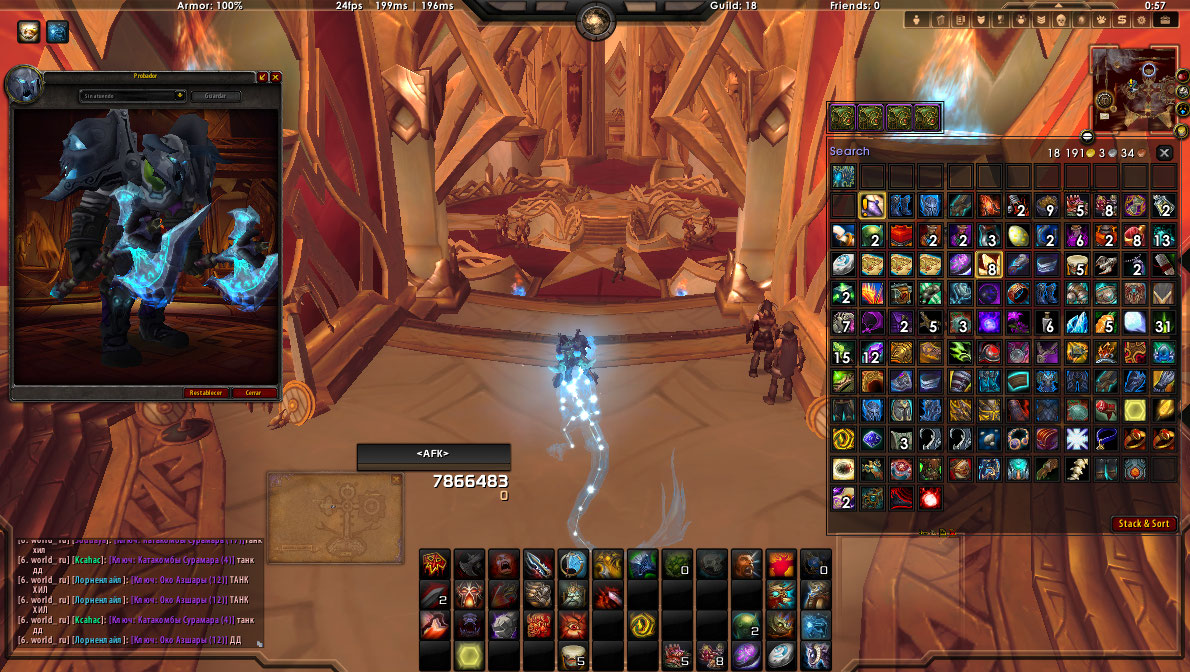This screenshot has width=1190, height=672.
Task: Activate the yellow hexagon action button
Action: click(x=468, y=656)
